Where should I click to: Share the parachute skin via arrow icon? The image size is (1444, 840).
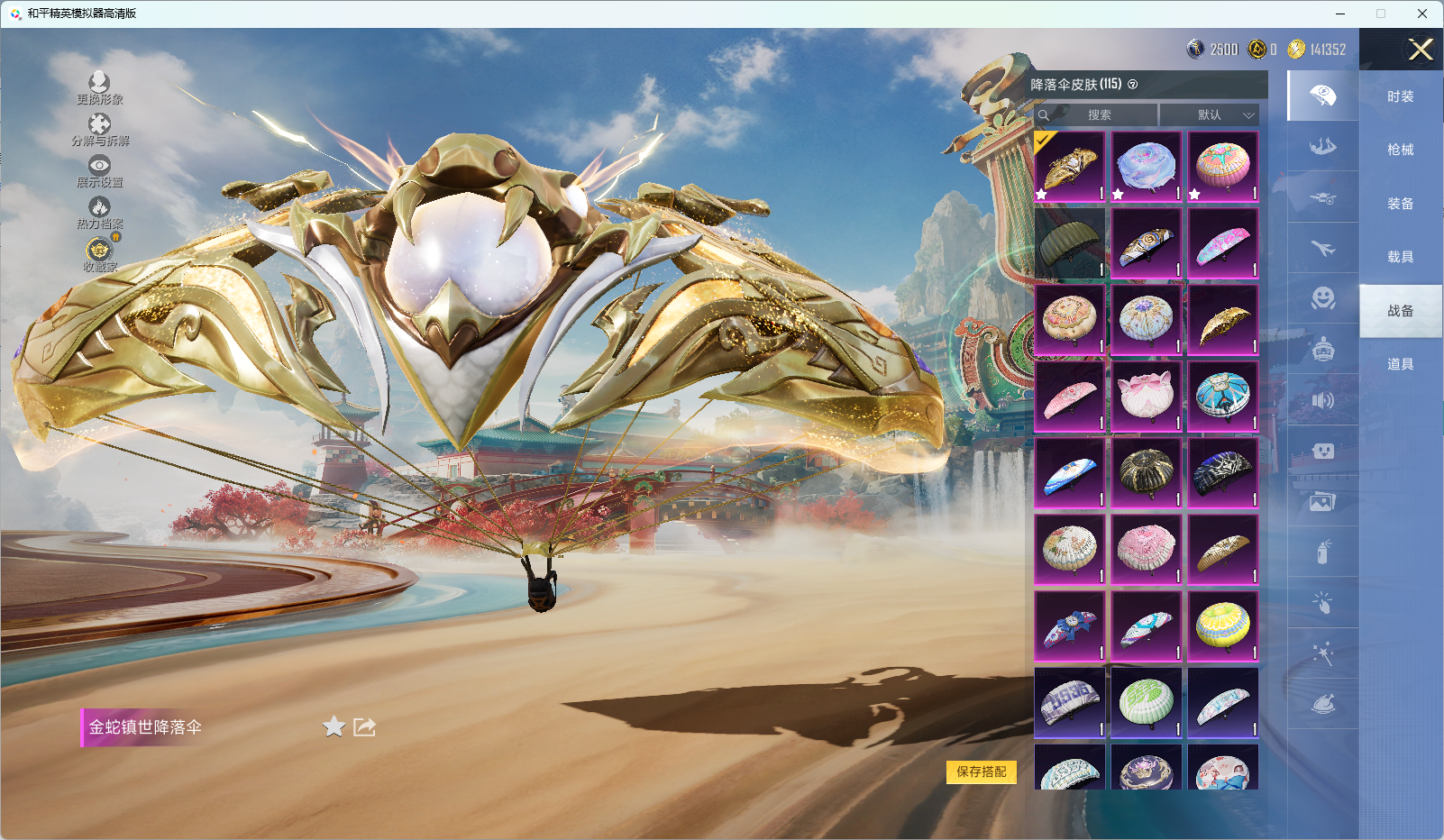point(364,726)
